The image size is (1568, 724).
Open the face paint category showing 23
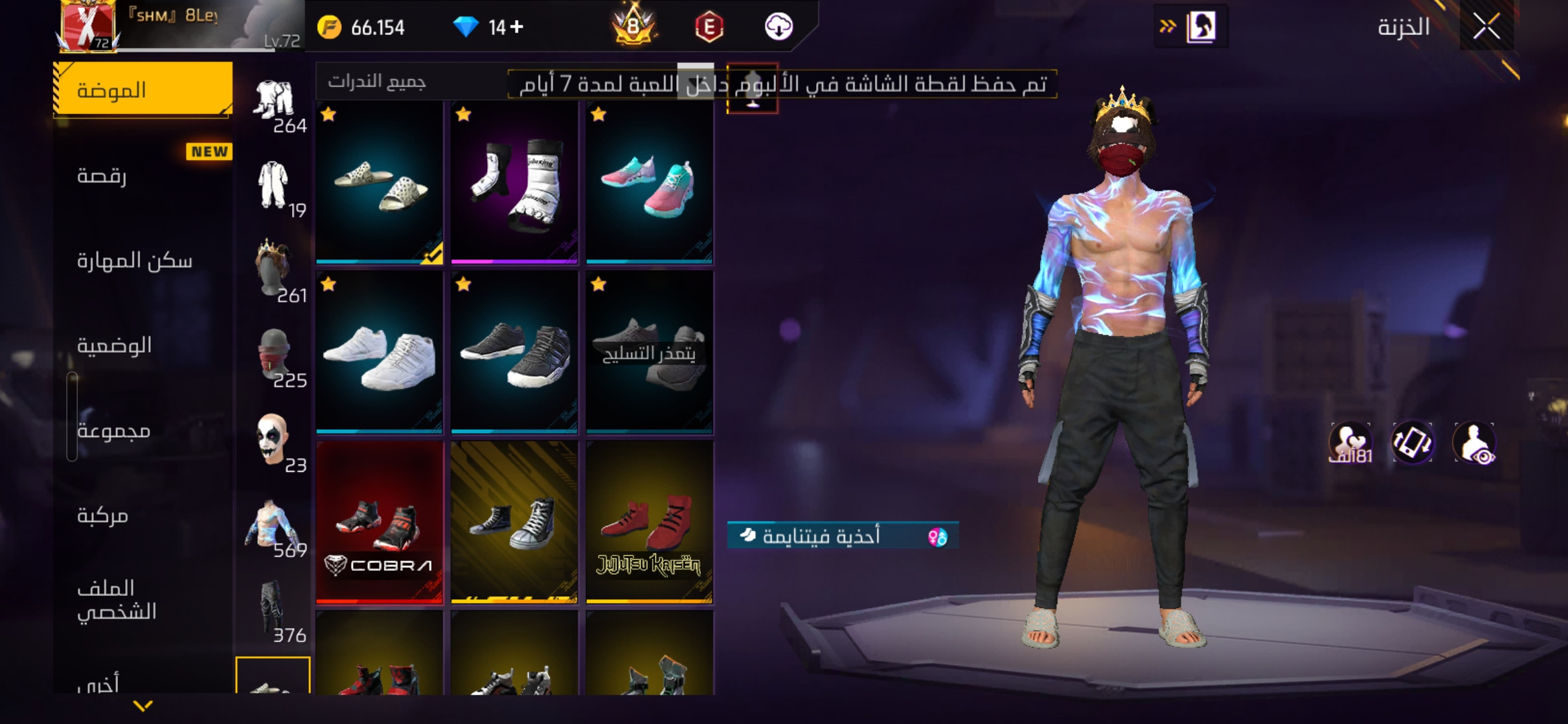click(275, 441)
